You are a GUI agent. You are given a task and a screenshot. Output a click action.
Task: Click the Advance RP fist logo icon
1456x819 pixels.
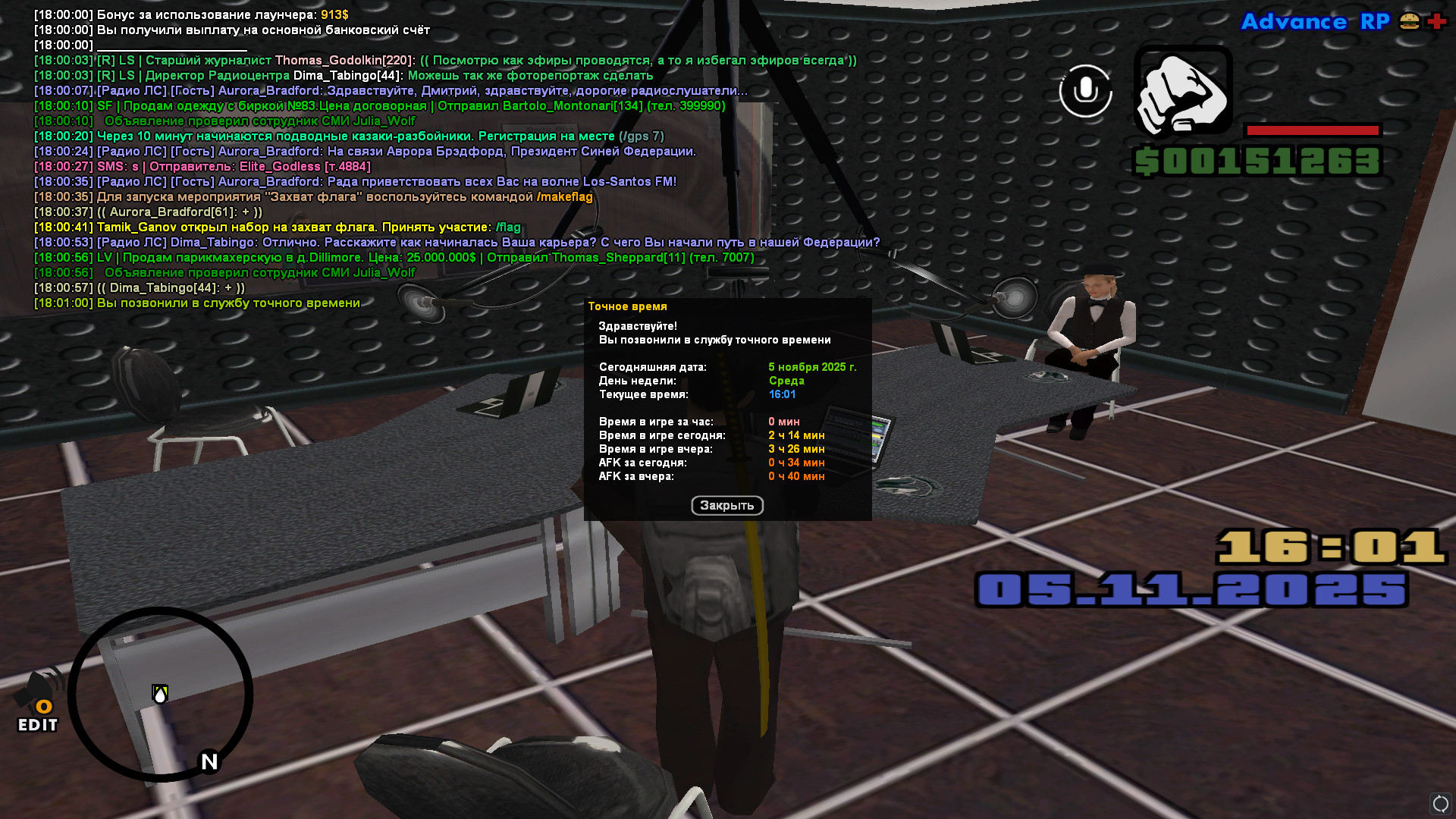click(x=1182, y=94)
